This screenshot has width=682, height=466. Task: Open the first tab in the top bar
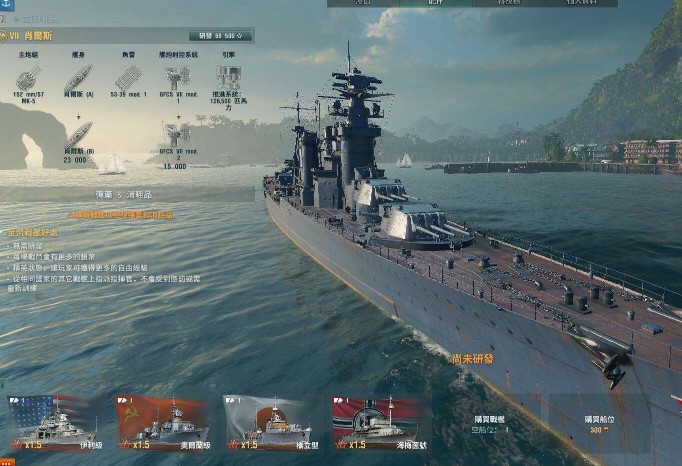pyautogui.click(x=363, y=3)
